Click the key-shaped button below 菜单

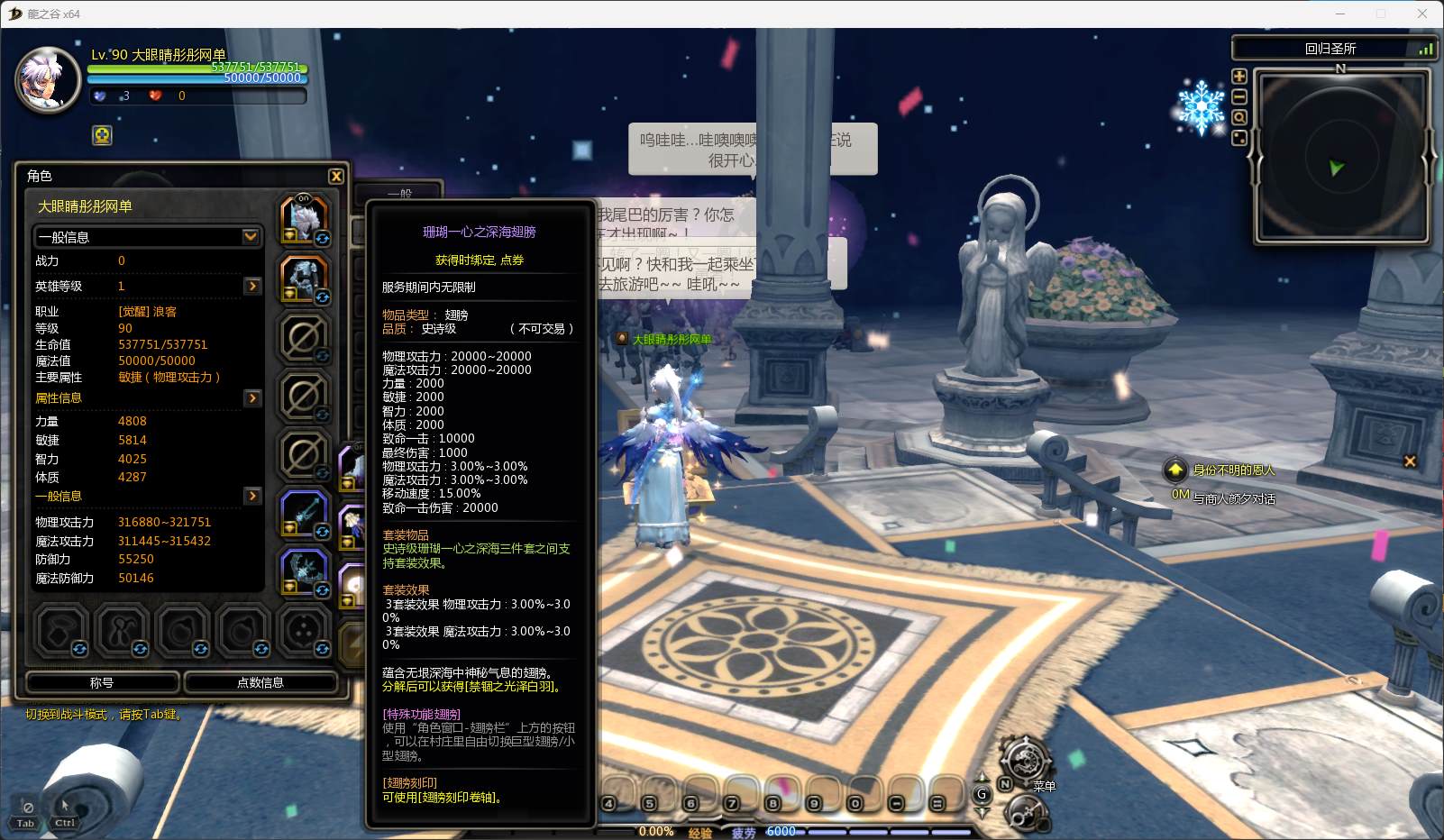1024,813
